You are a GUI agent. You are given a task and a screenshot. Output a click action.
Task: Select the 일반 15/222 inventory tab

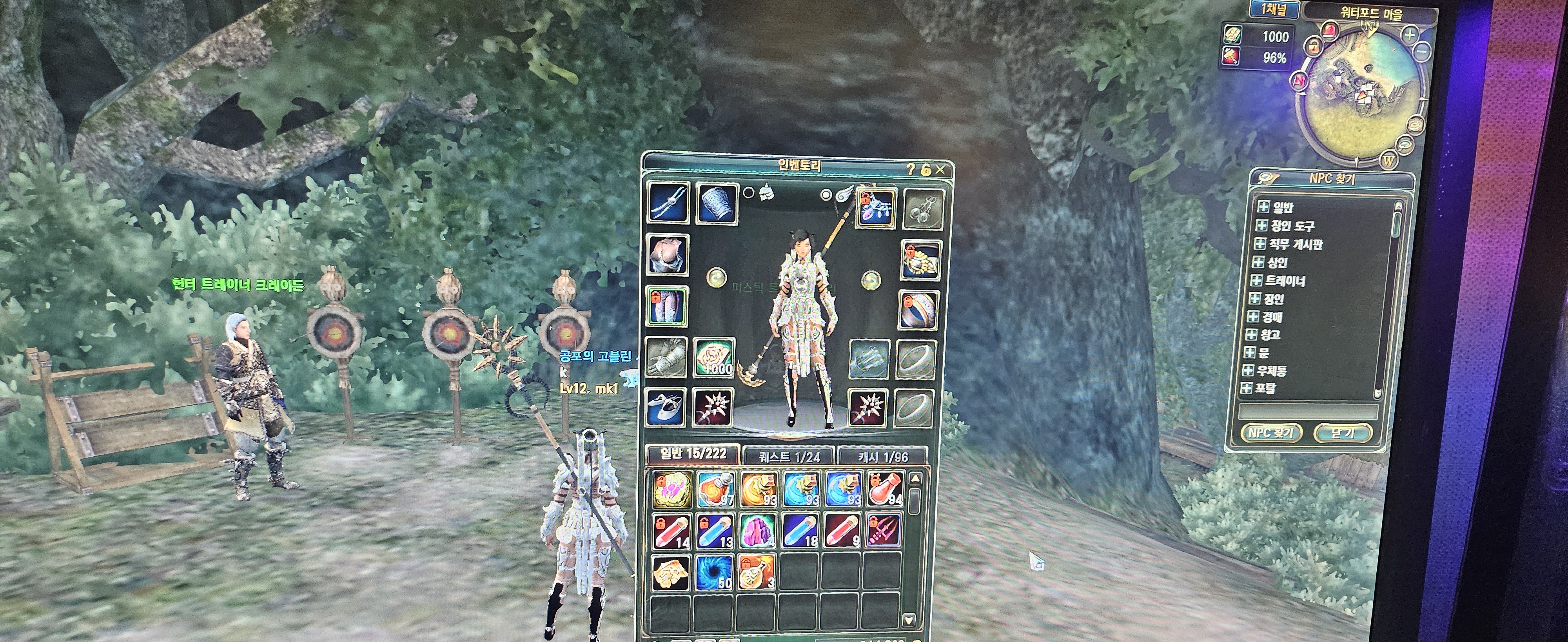pyautogui.click(x=693, y=454)
